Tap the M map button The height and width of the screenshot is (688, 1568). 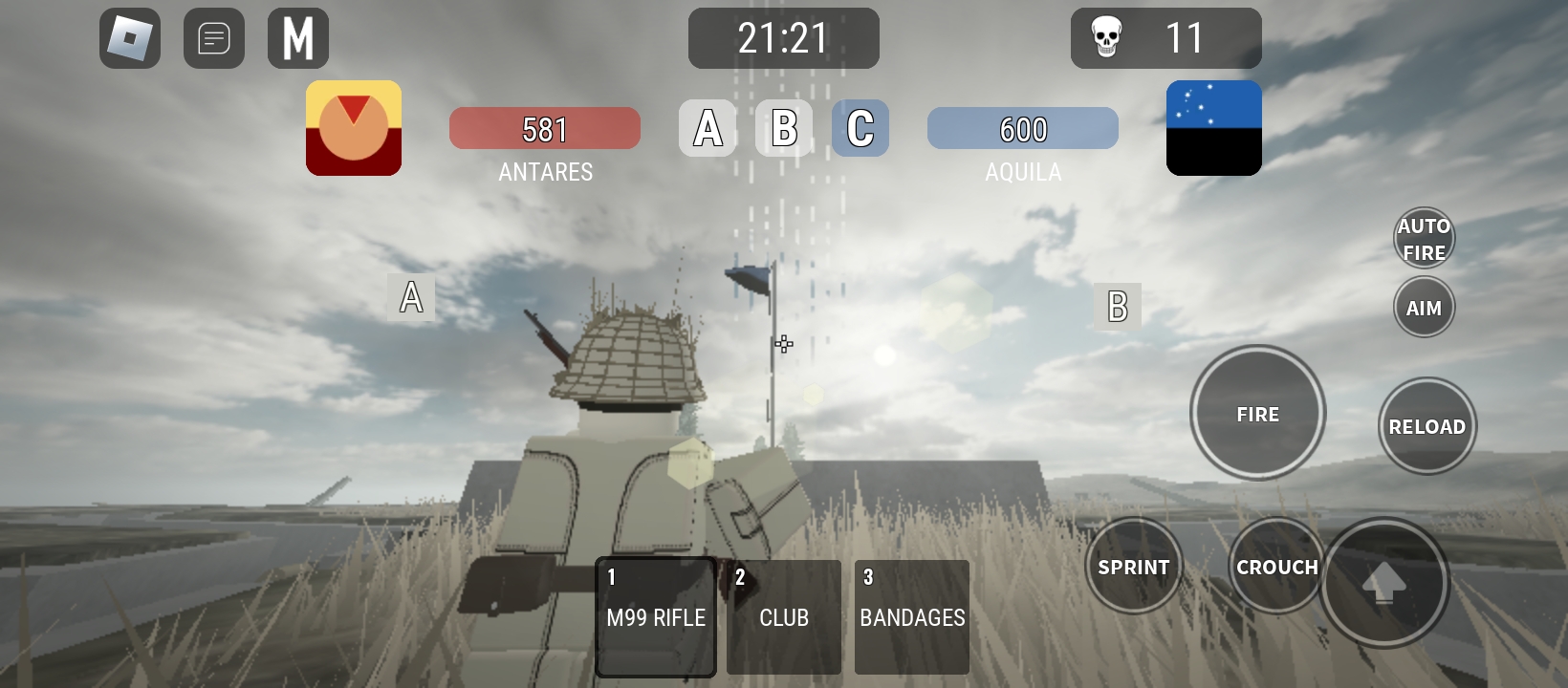(x=298, y=38)
